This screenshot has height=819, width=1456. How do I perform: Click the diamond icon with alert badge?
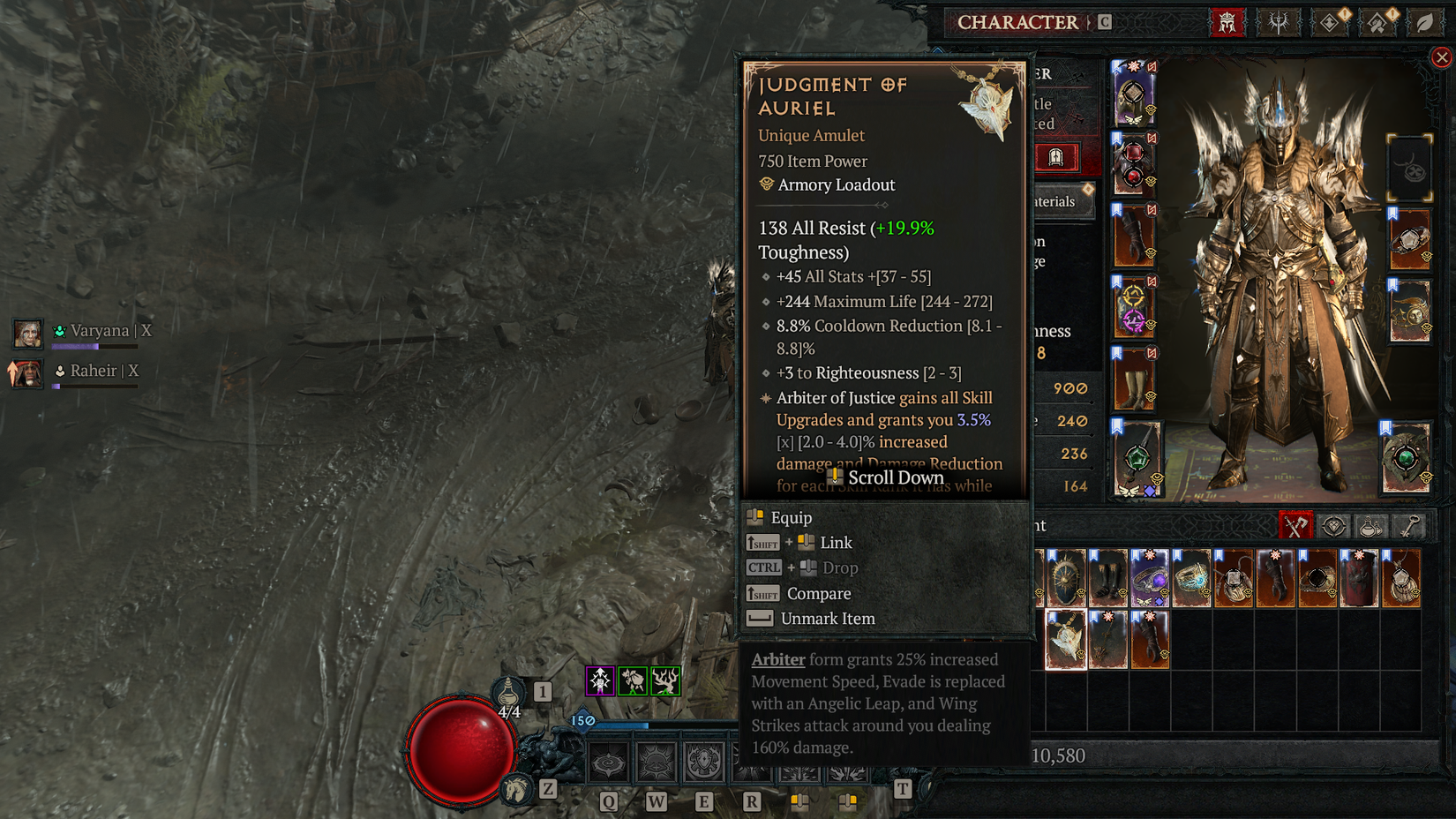(1329, 23)
